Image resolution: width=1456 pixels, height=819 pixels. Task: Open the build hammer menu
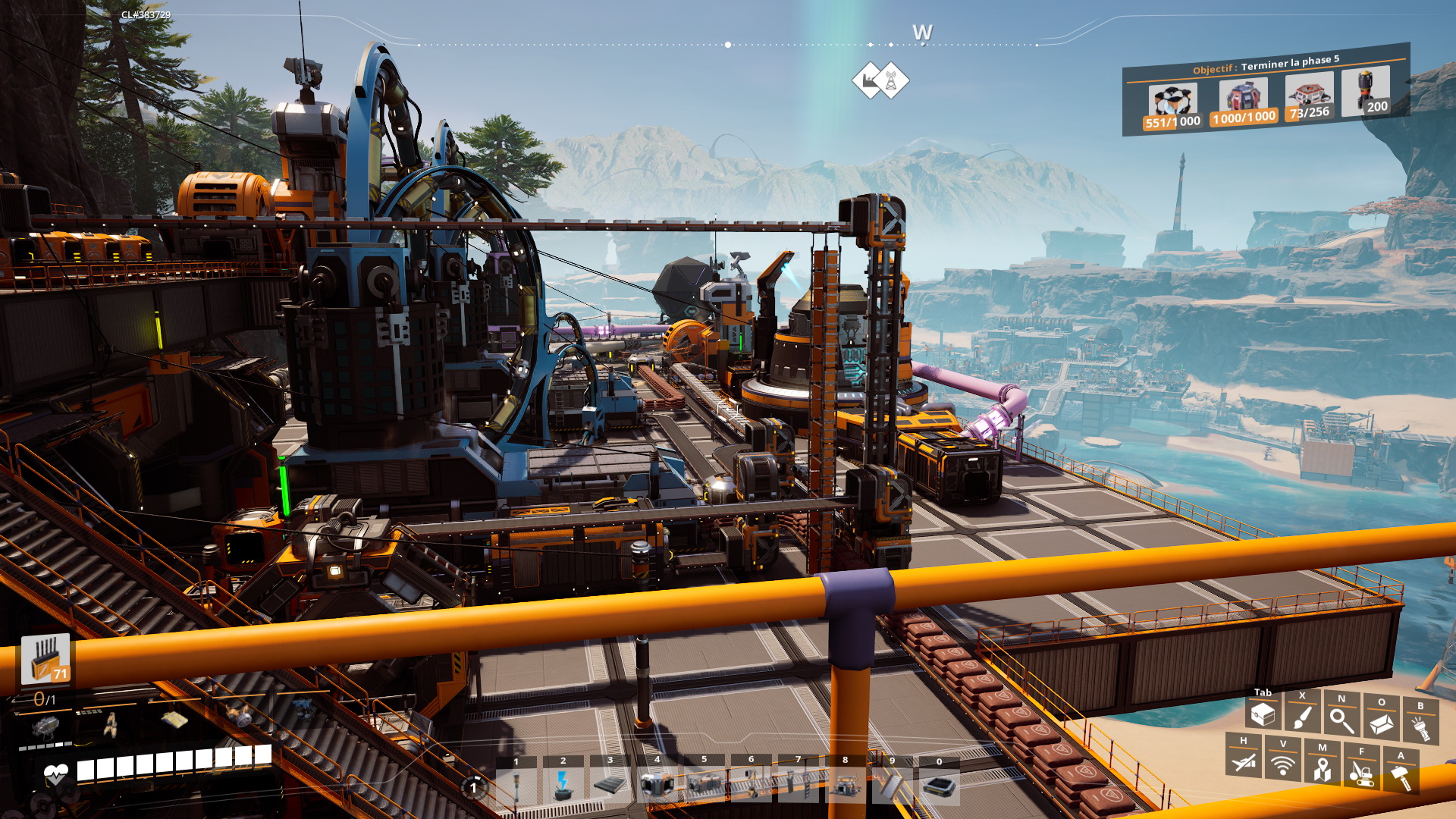(1401, 777)
